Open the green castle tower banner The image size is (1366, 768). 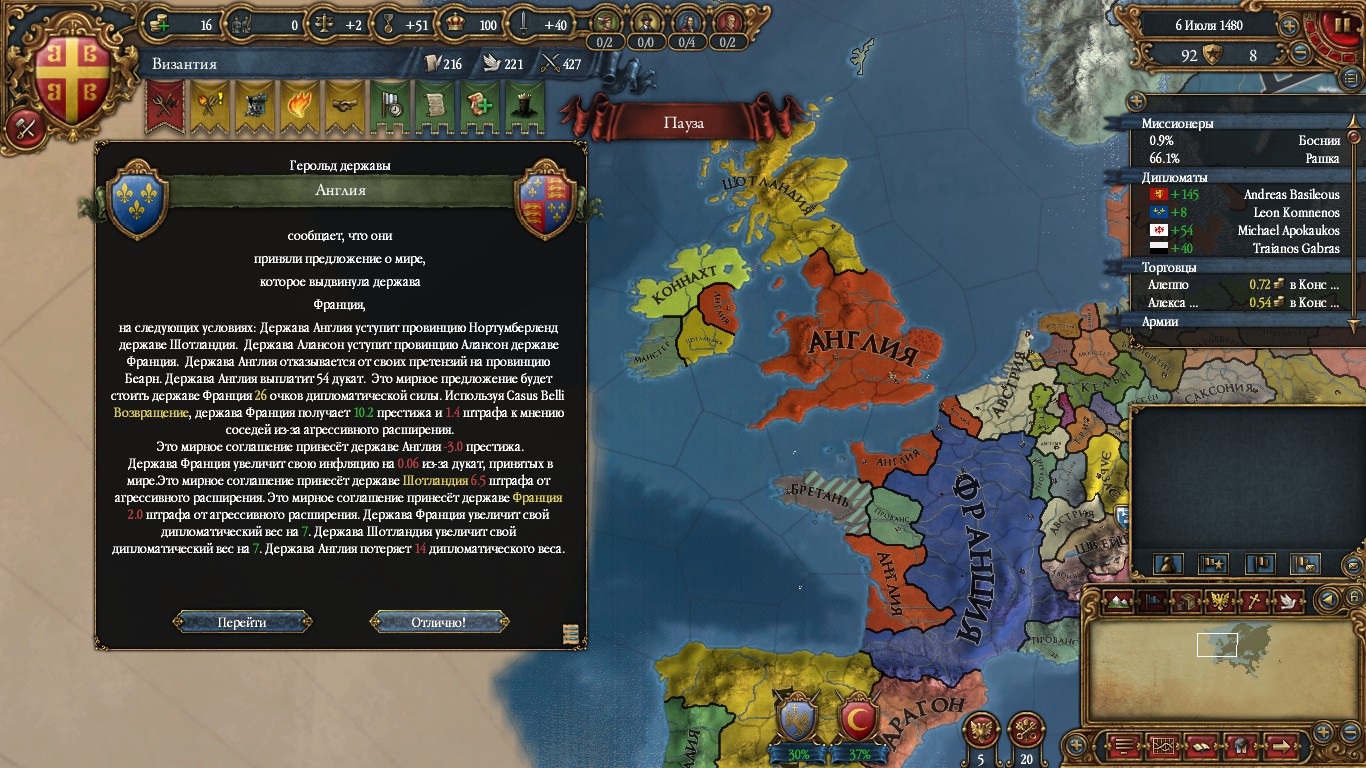click(x=524, y=107)
